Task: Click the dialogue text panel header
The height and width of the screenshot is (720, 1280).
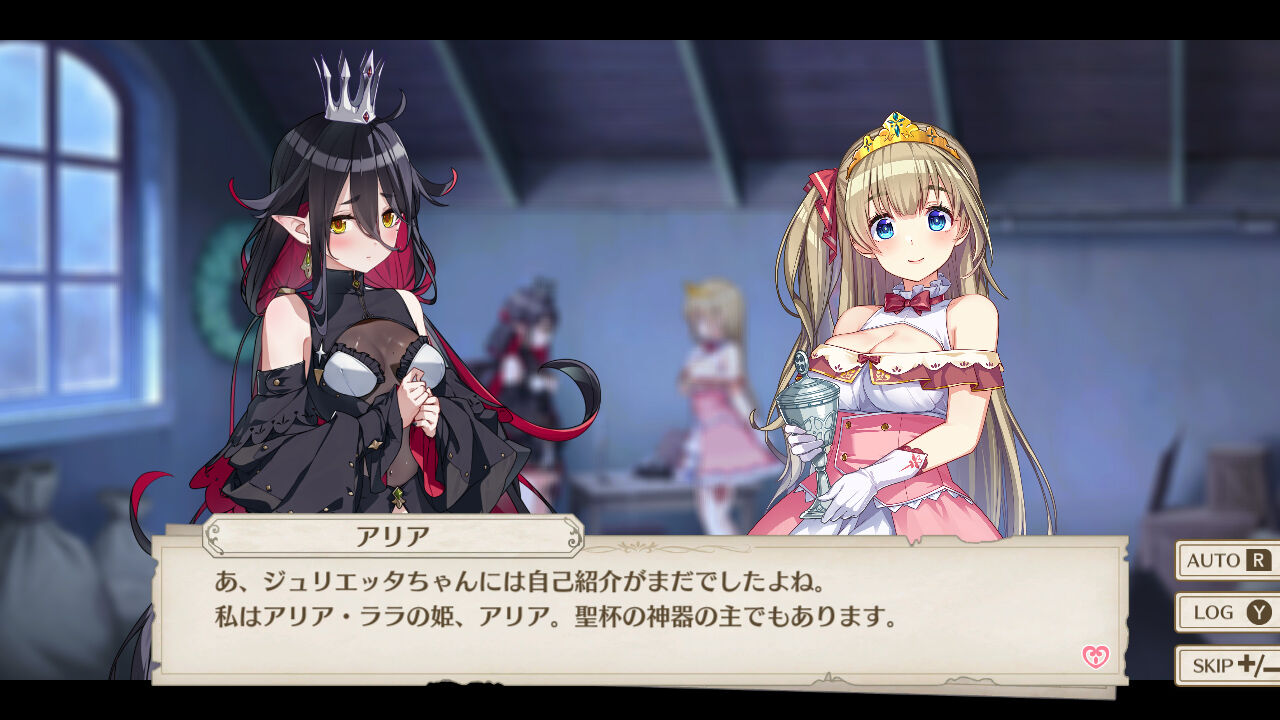Action: pos(388,535)
